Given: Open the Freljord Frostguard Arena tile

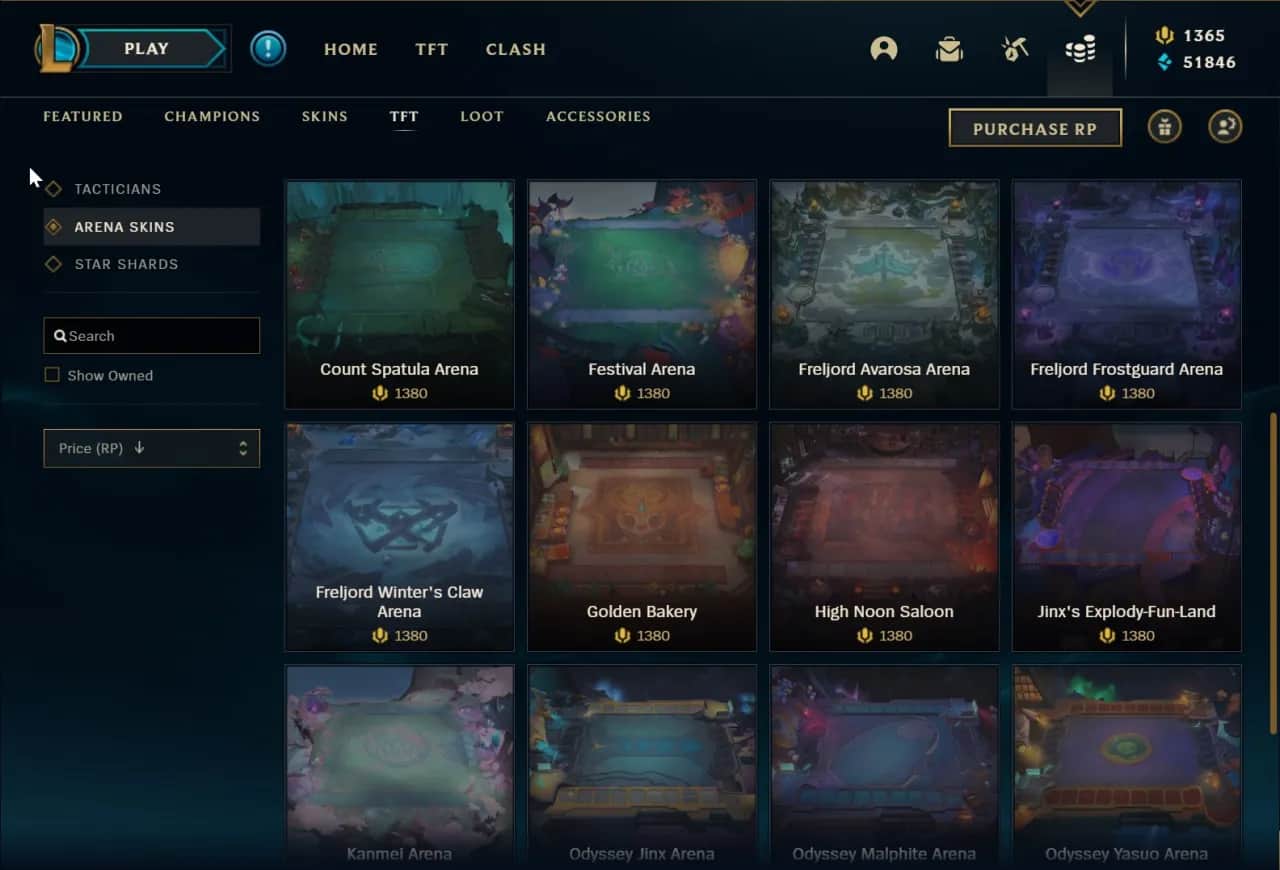Looking at the screenshot, I should (x=1126, y=294).
